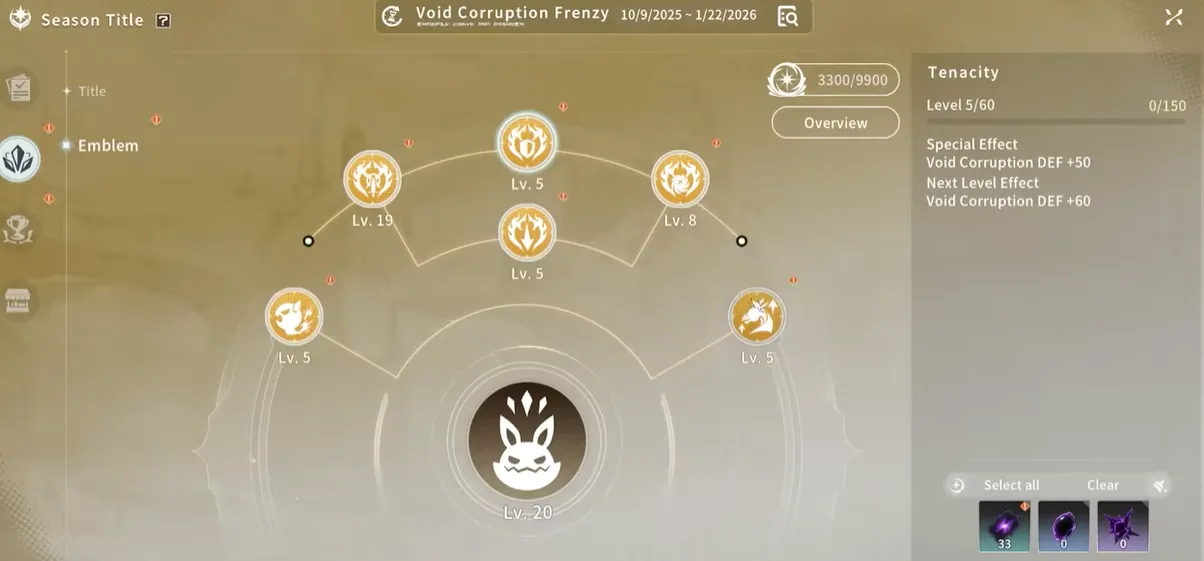Switch to the Title section
Viewport: 1204px width, 561px height.
[x=91, y=91]
